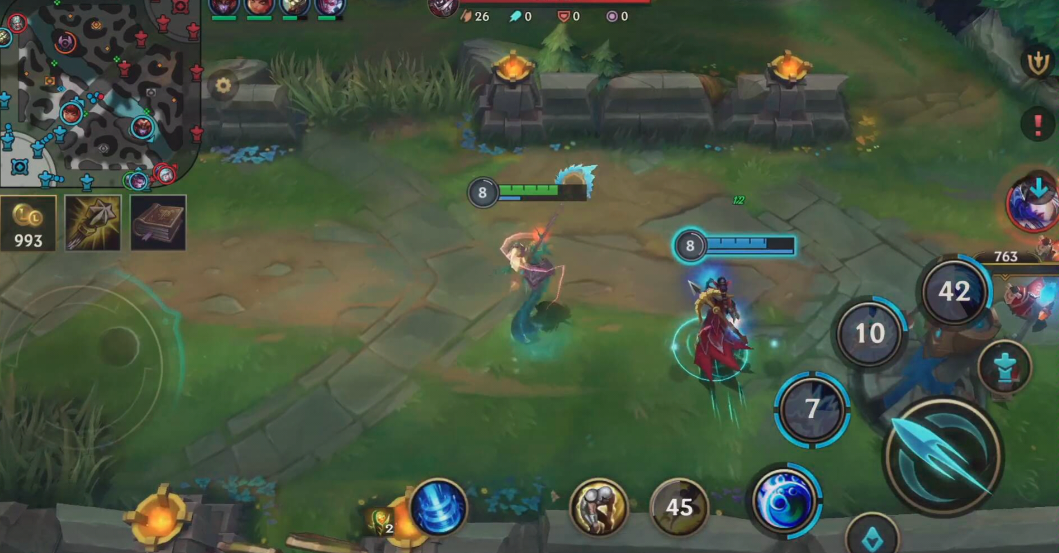Use the basic attack spear button
The image size is (1059, 553).
click(x=942, y=456)
